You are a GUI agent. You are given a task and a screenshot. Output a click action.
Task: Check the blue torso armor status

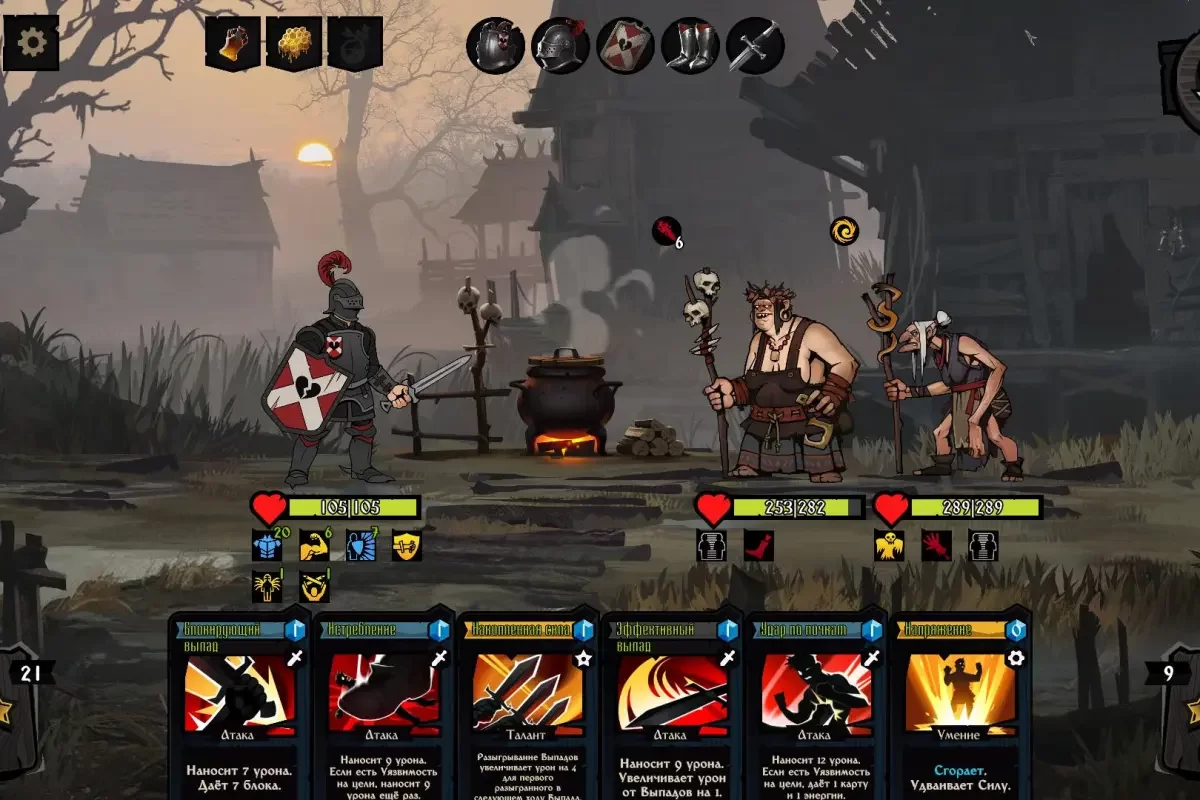tap(266, 546)
